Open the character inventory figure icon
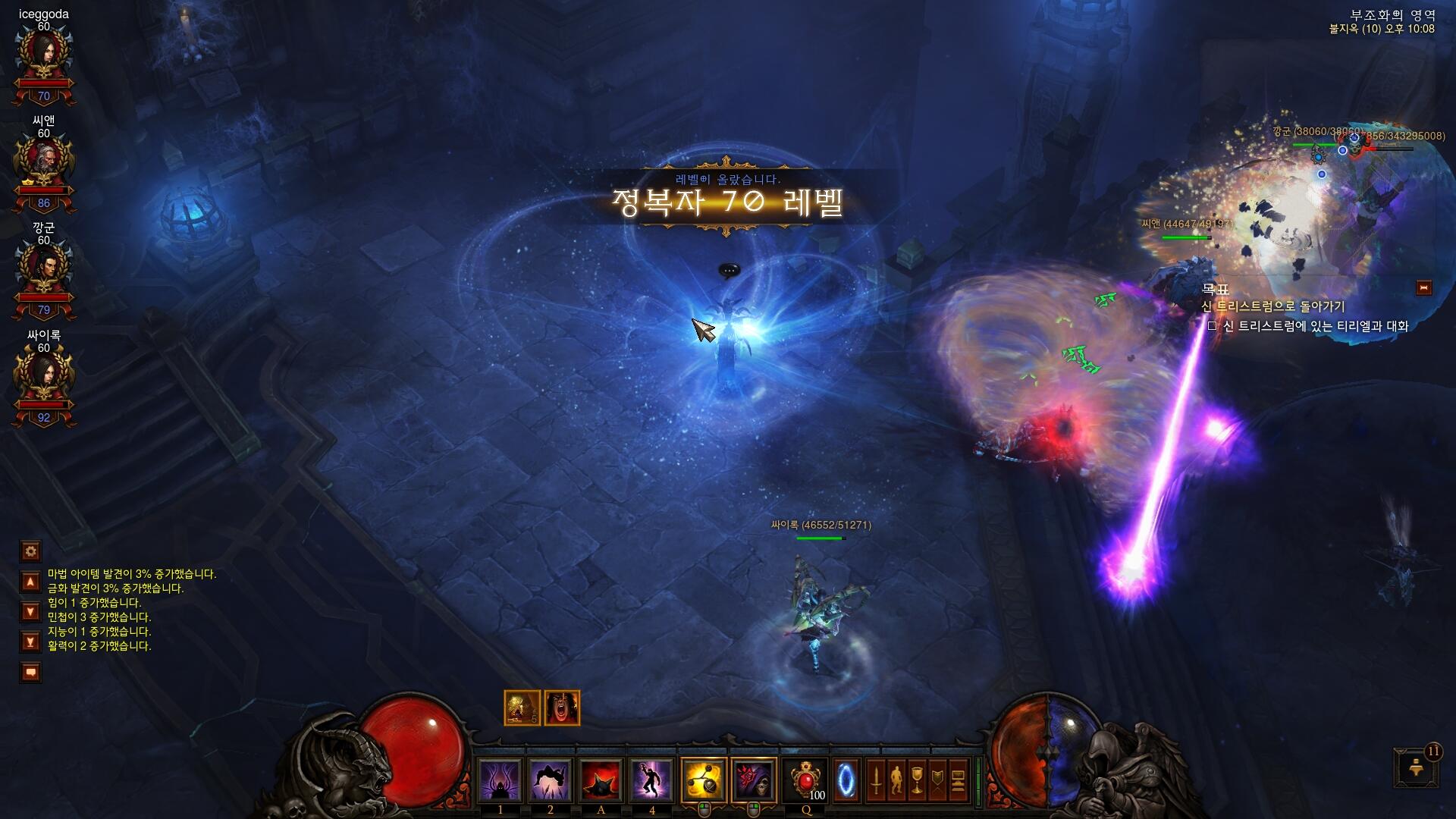The width and height of the screenshot is (1456, 819). pyautogui.click(x=896, y=780)
